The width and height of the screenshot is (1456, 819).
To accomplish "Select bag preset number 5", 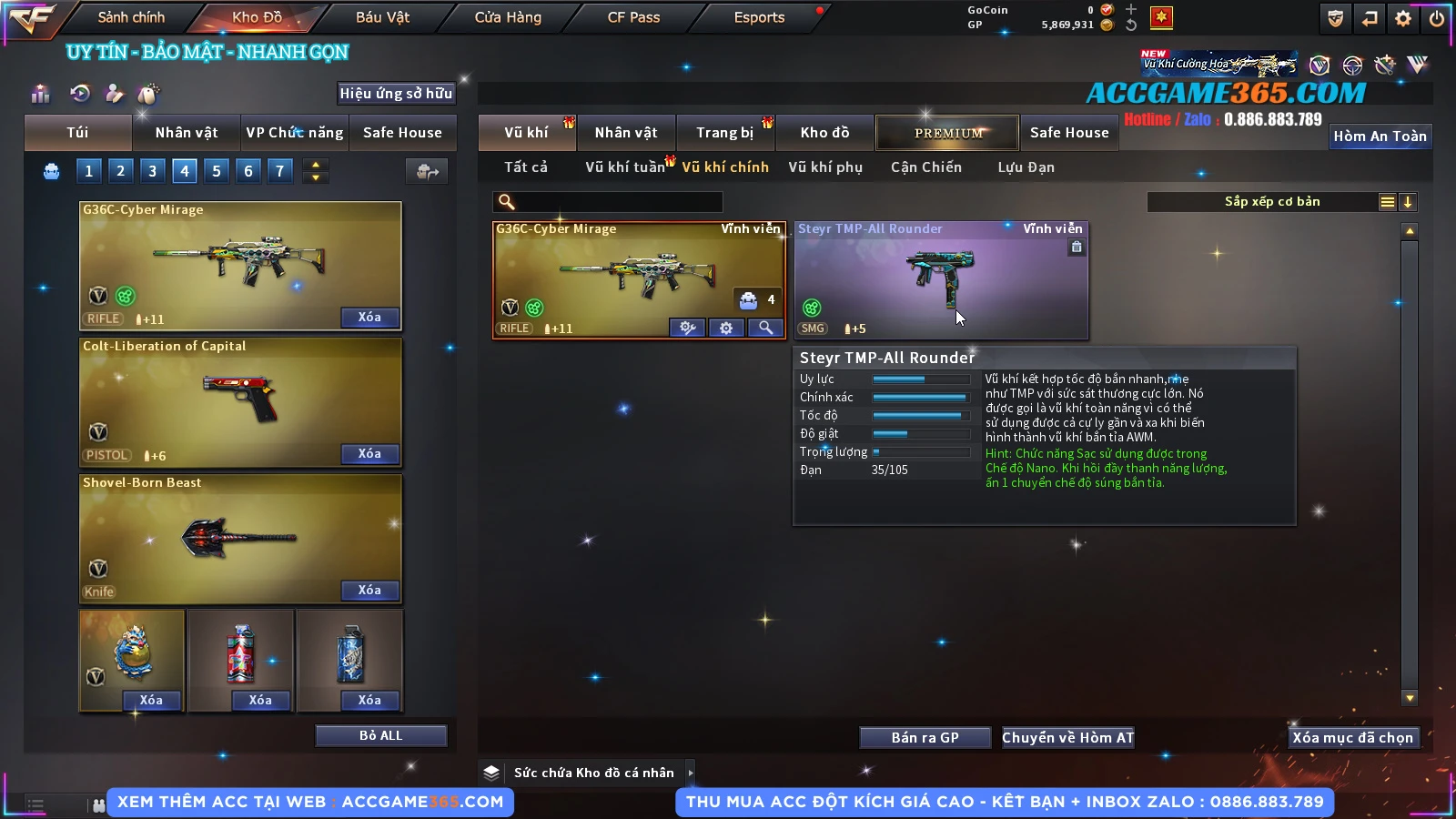I will click(x=217, y=170).
